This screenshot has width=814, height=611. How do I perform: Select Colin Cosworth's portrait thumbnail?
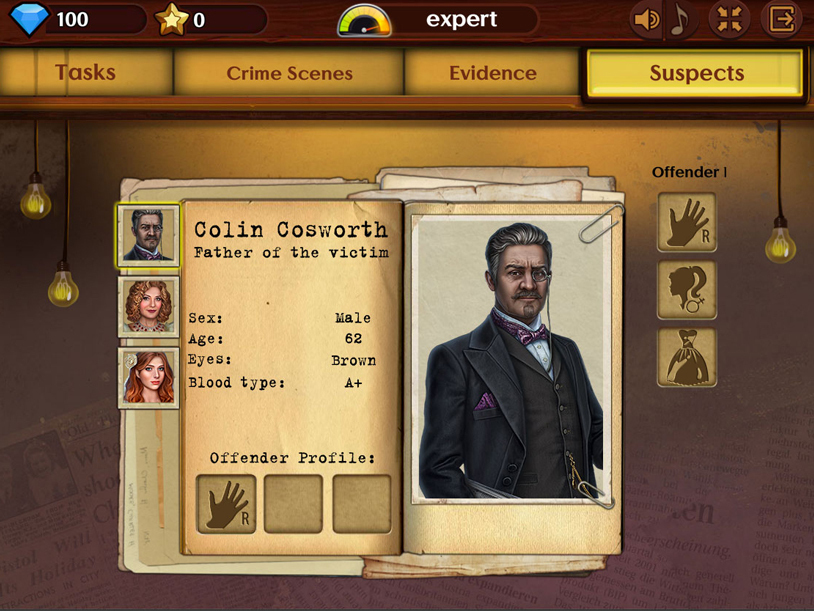[x=148, y=235]
